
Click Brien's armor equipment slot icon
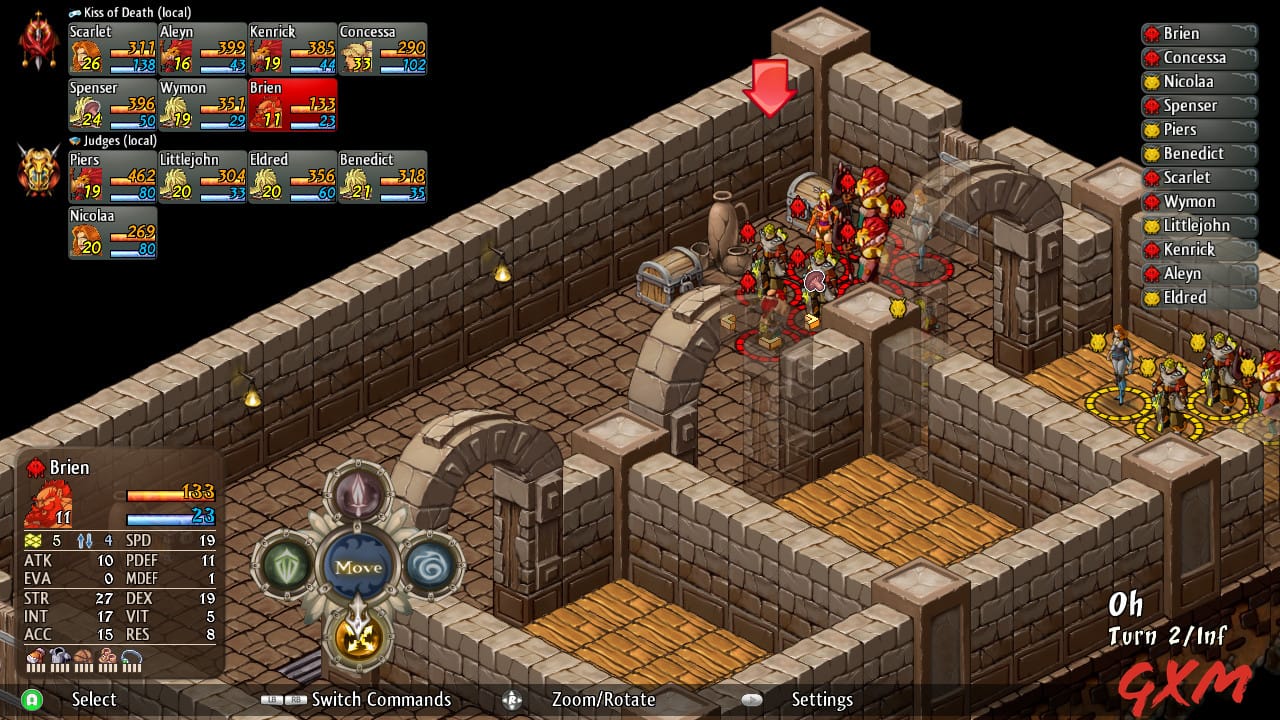point(58,656)
